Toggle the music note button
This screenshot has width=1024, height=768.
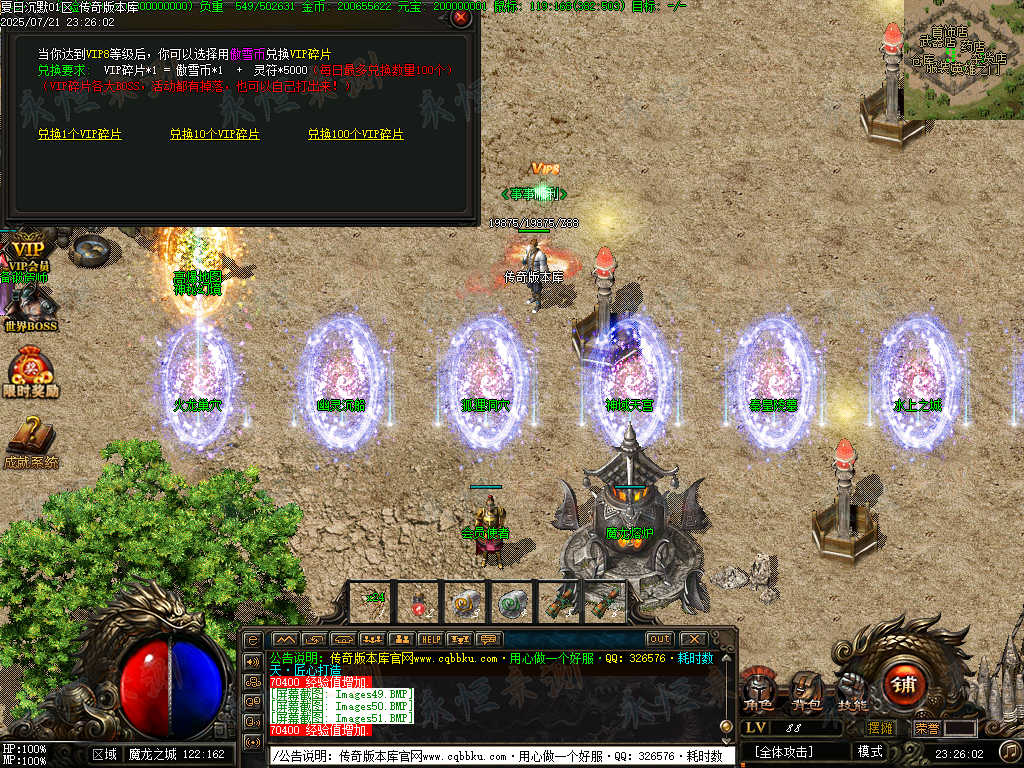1010,750
